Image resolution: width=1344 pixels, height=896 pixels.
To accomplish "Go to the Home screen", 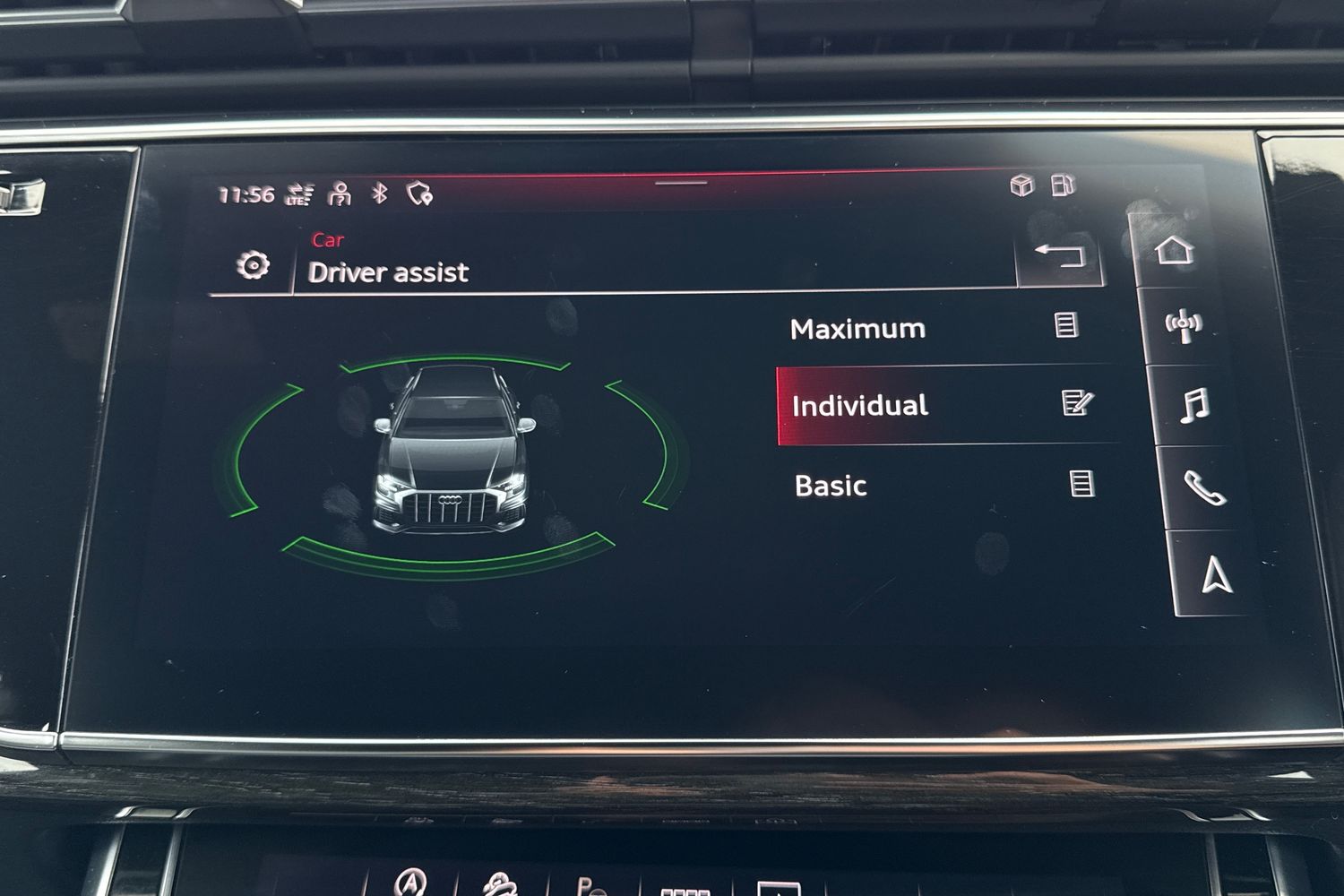I will point(1175,250).
